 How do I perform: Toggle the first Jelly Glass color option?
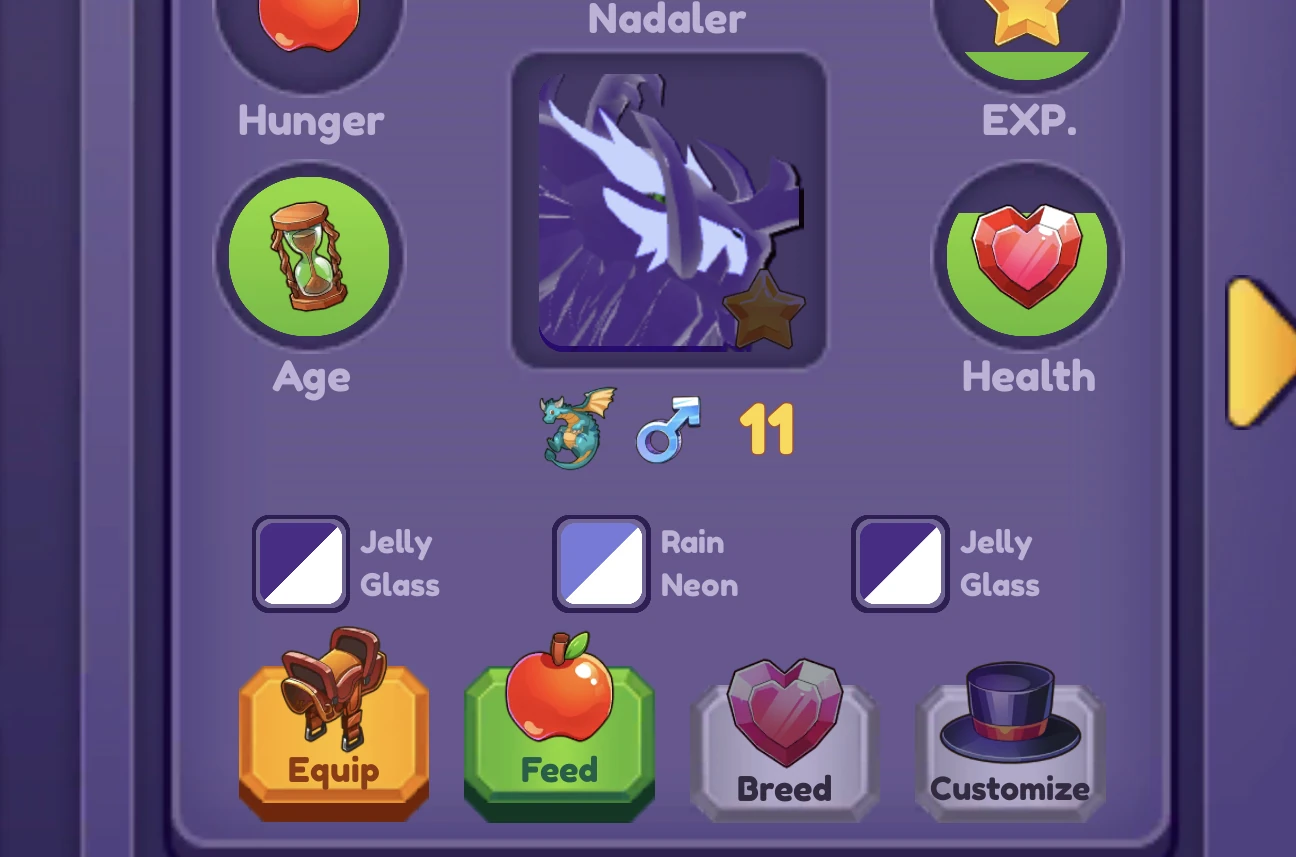[300, 562]
